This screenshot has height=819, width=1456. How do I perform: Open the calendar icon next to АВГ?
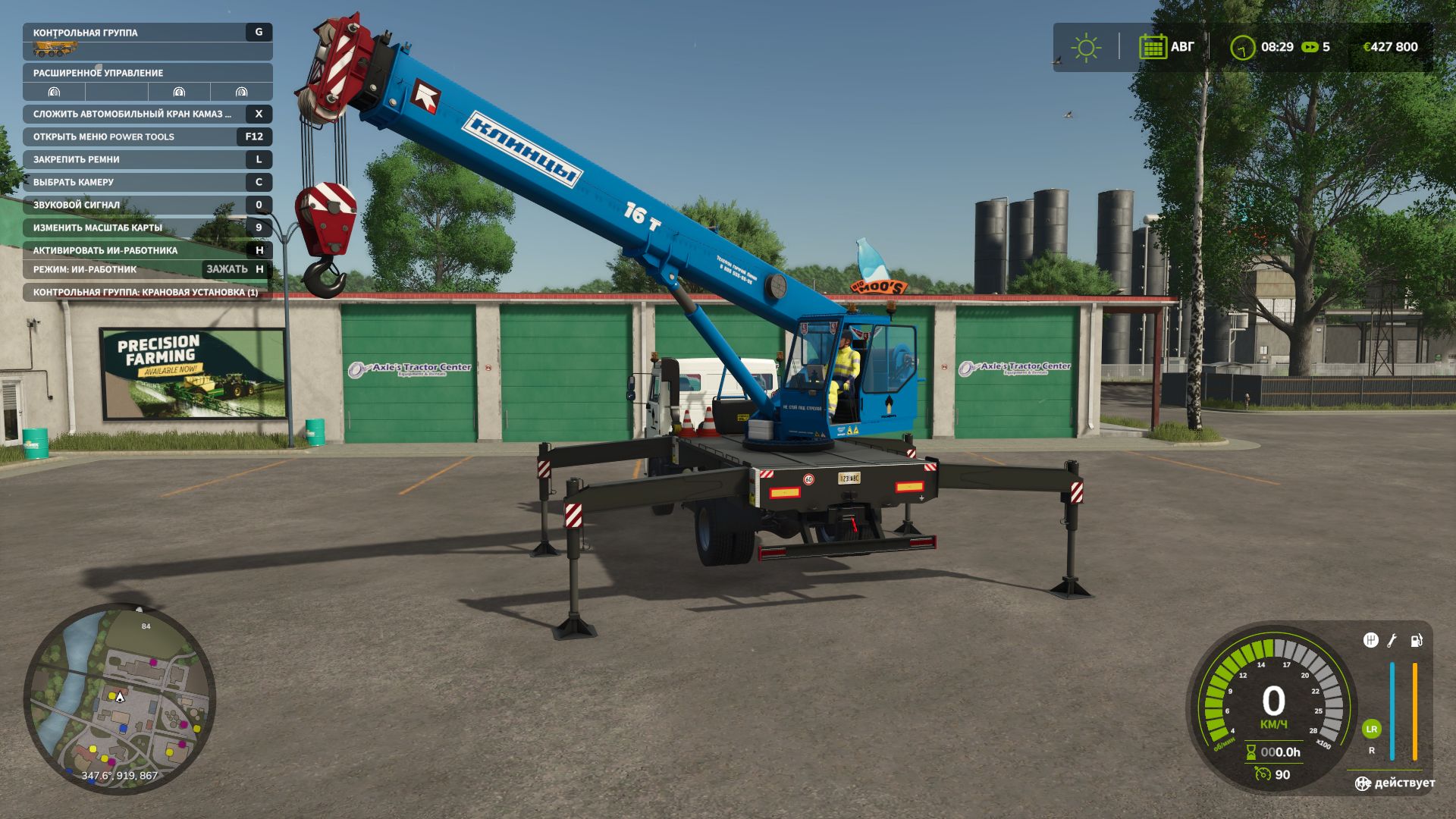1153,47
